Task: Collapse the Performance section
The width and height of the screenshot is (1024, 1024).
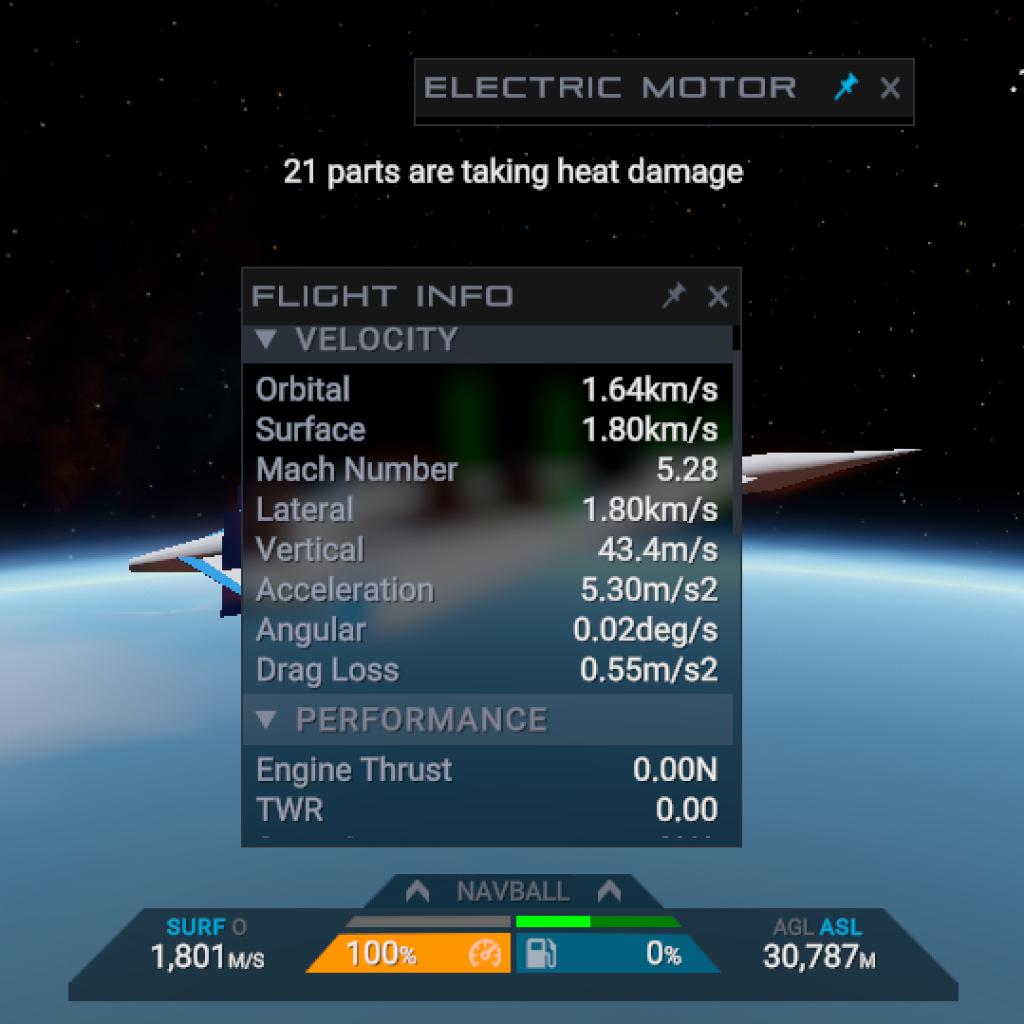Action: pos(265,719)
